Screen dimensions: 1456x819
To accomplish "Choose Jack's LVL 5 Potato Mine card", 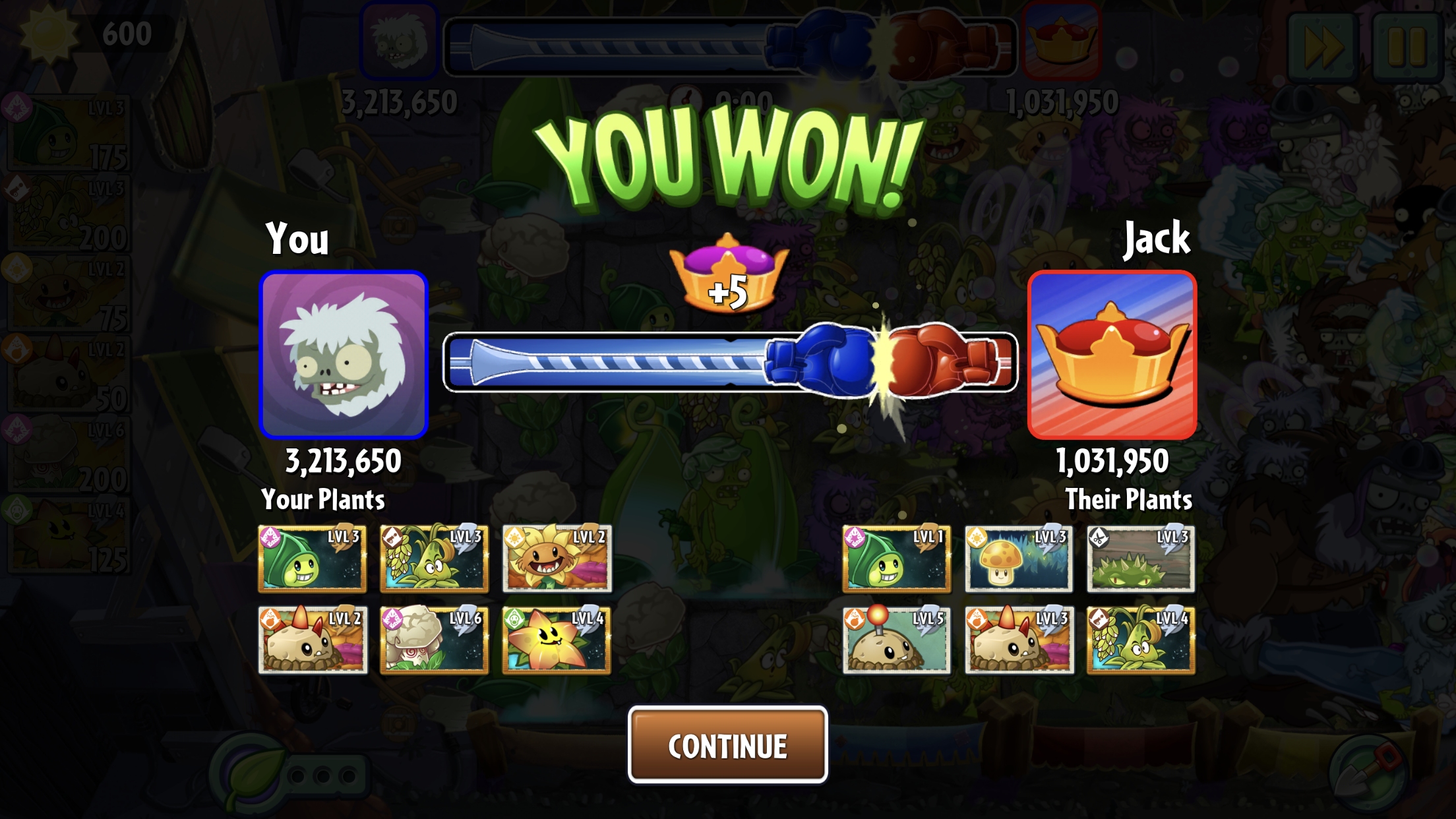I will coord(896,640).
